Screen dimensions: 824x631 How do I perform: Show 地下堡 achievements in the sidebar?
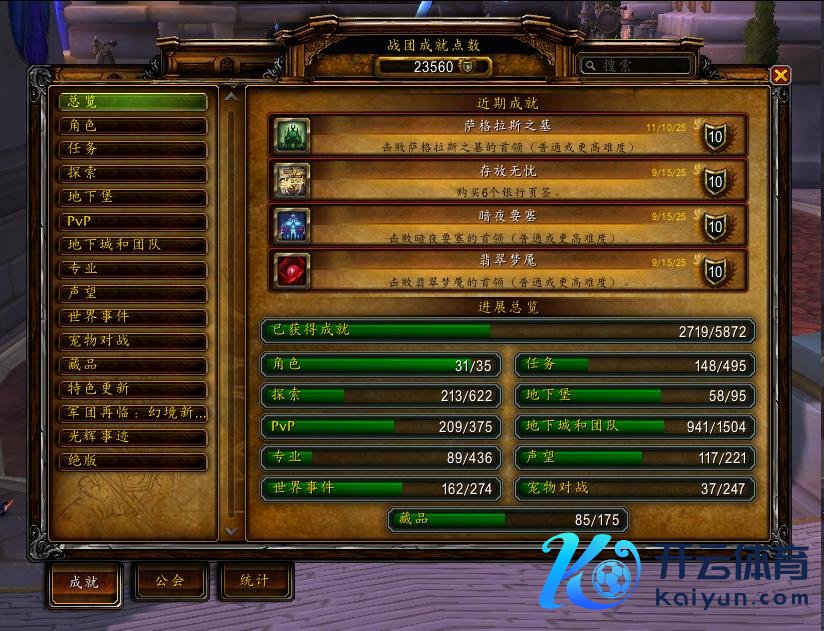[132, 198]
